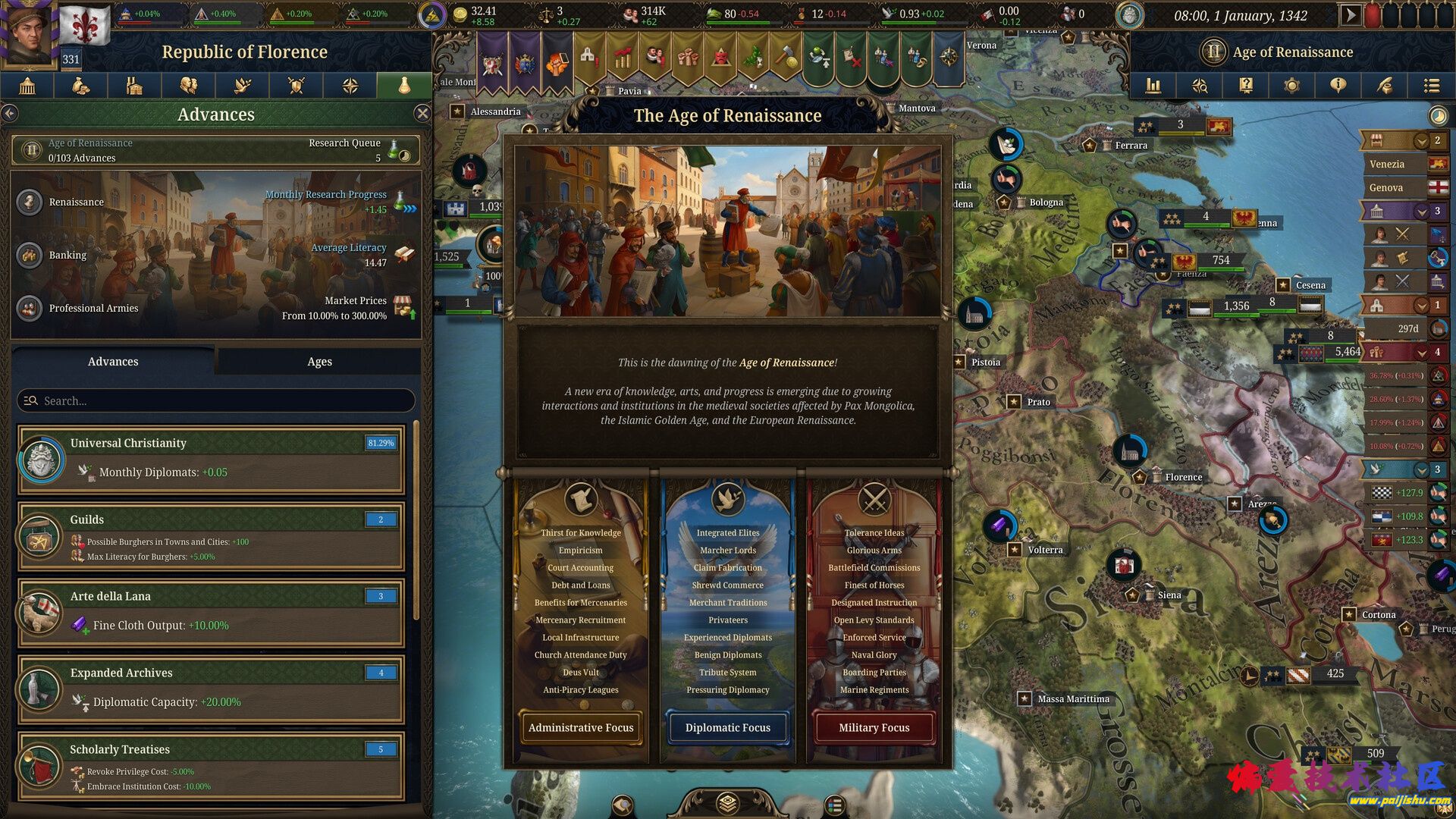Open the Buildings panel icon
Screen dimensions: 1456x819
click(135, 86)
